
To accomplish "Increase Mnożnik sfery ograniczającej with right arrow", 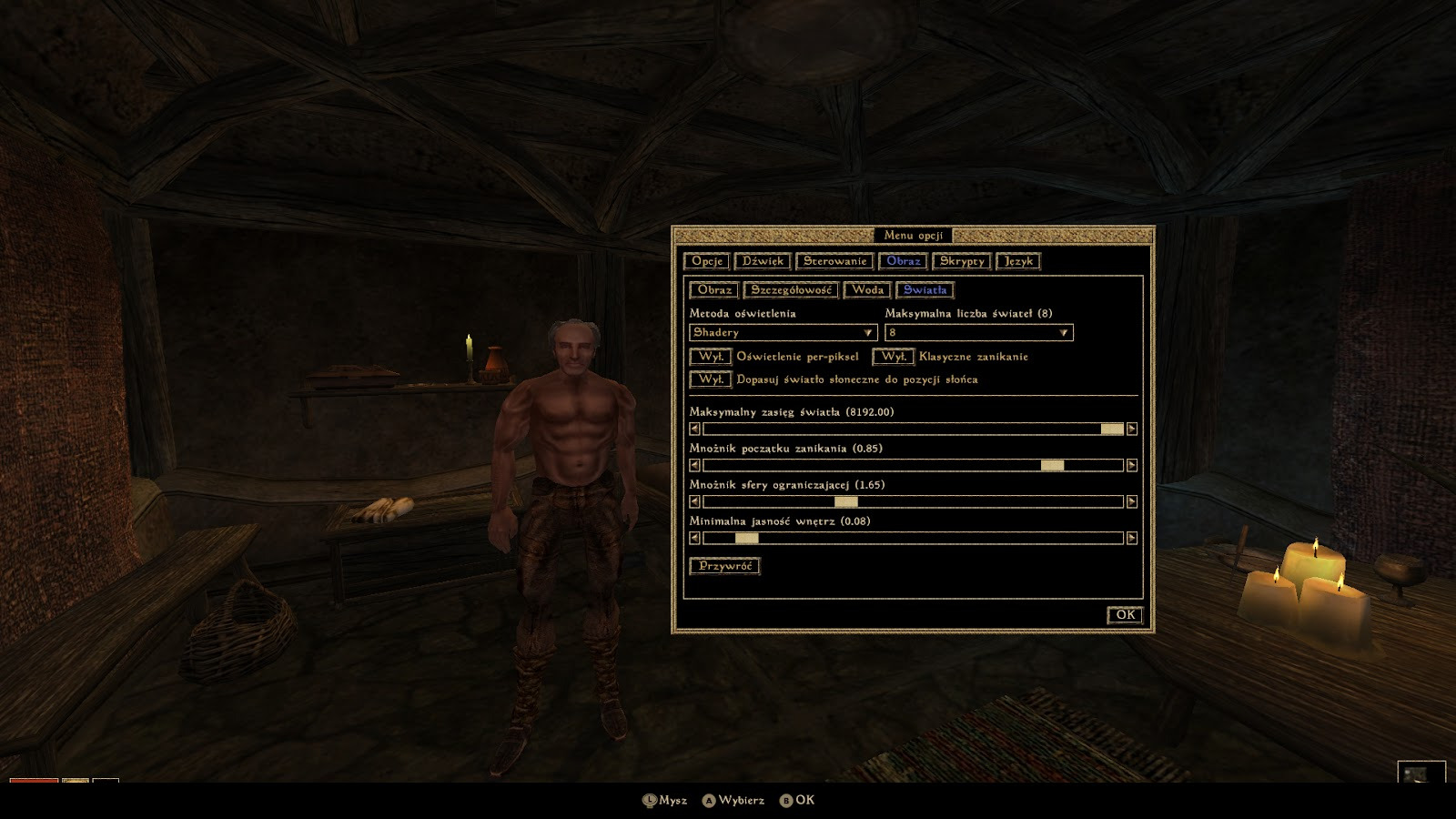I will pyautogui.click(x=1132, y=501).
